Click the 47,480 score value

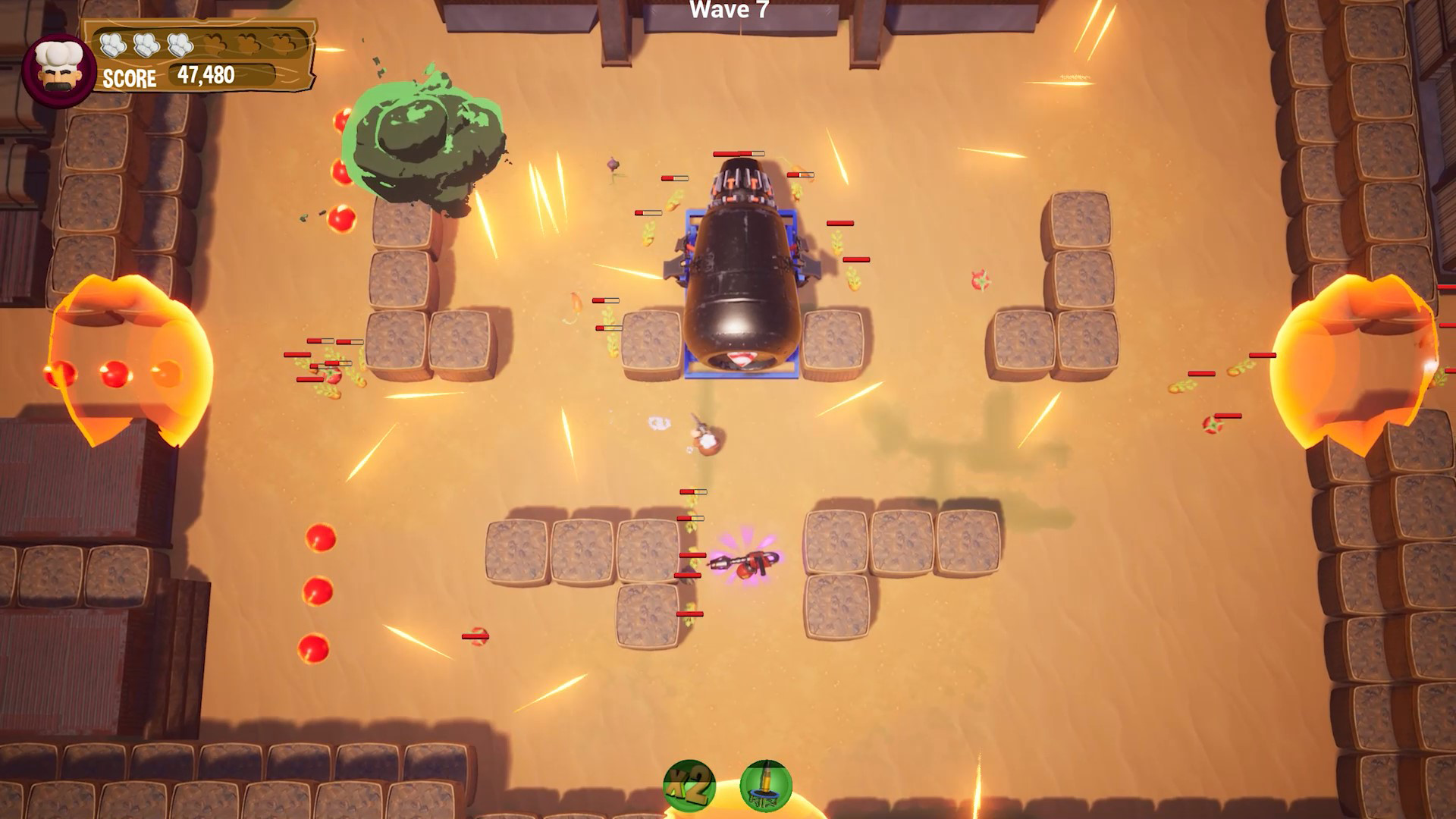pyautogui.click(x=205, y=75)
